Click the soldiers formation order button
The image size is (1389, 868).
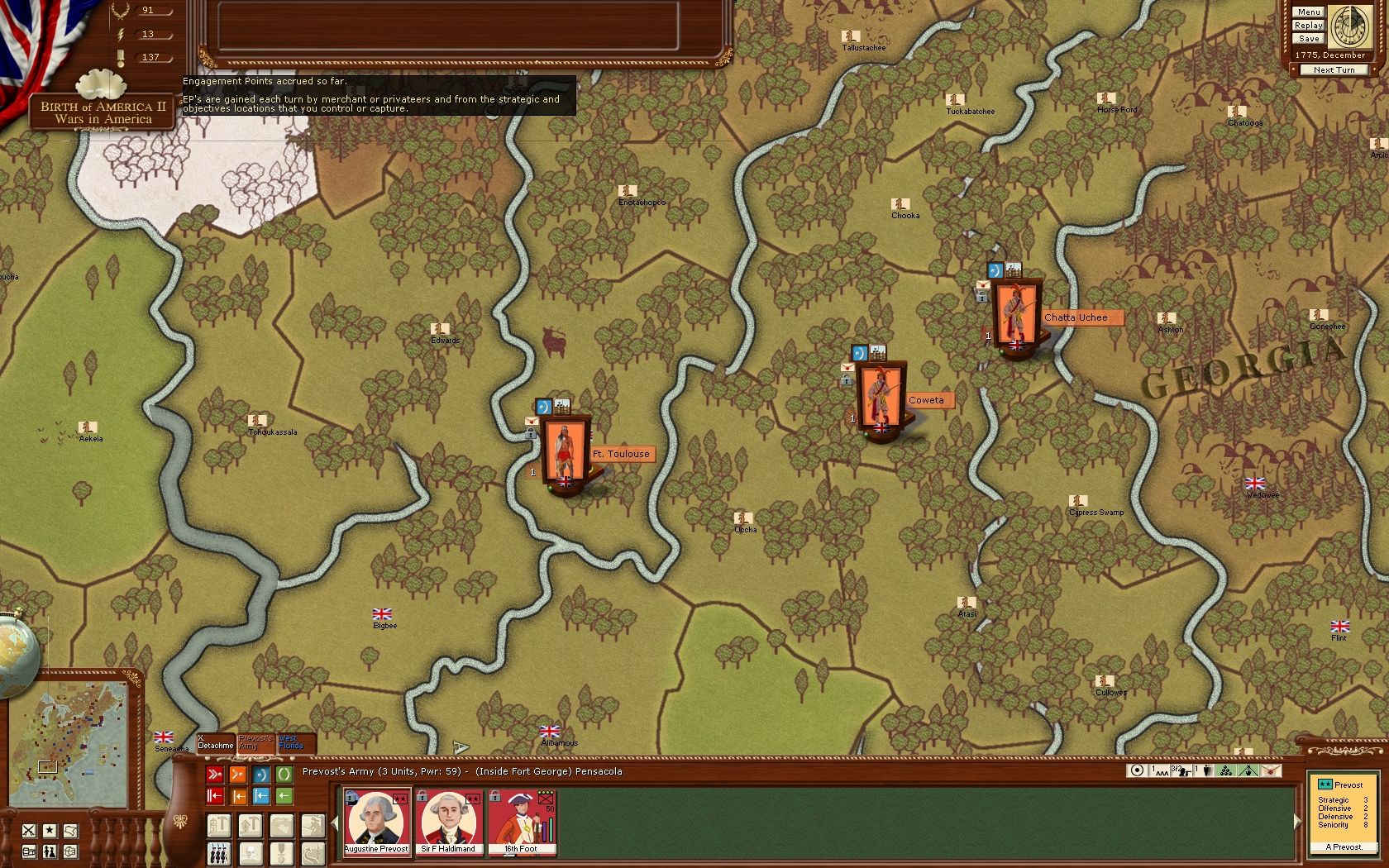218,853
